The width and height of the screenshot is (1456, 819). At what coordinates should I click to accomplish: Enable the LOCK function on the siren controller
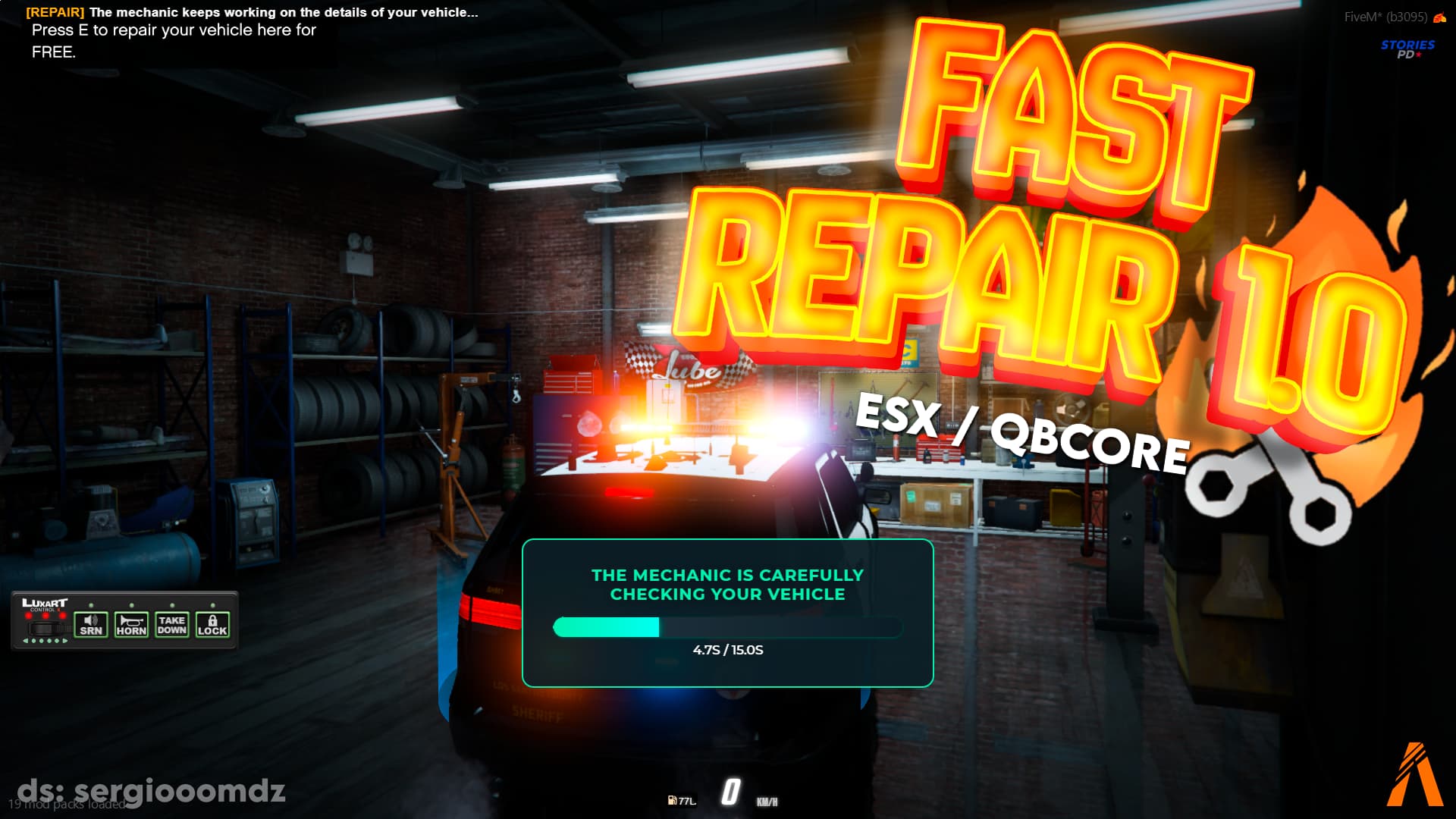(213, 626)
